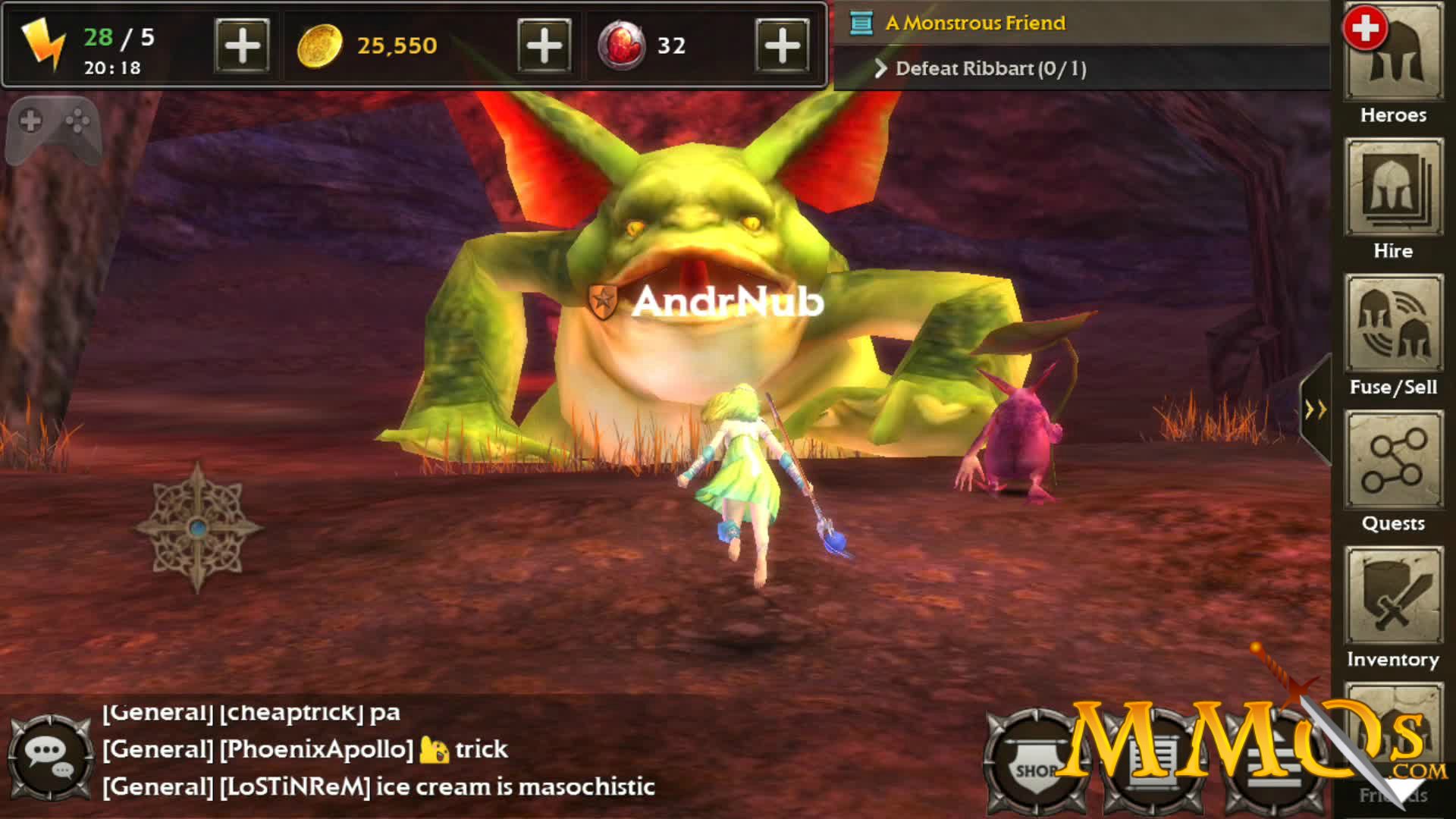Screen dimensions: 1456x819
Task: Toggle the virtual gamepad controls
Action: pyautogui.click(x=53, y=129)
